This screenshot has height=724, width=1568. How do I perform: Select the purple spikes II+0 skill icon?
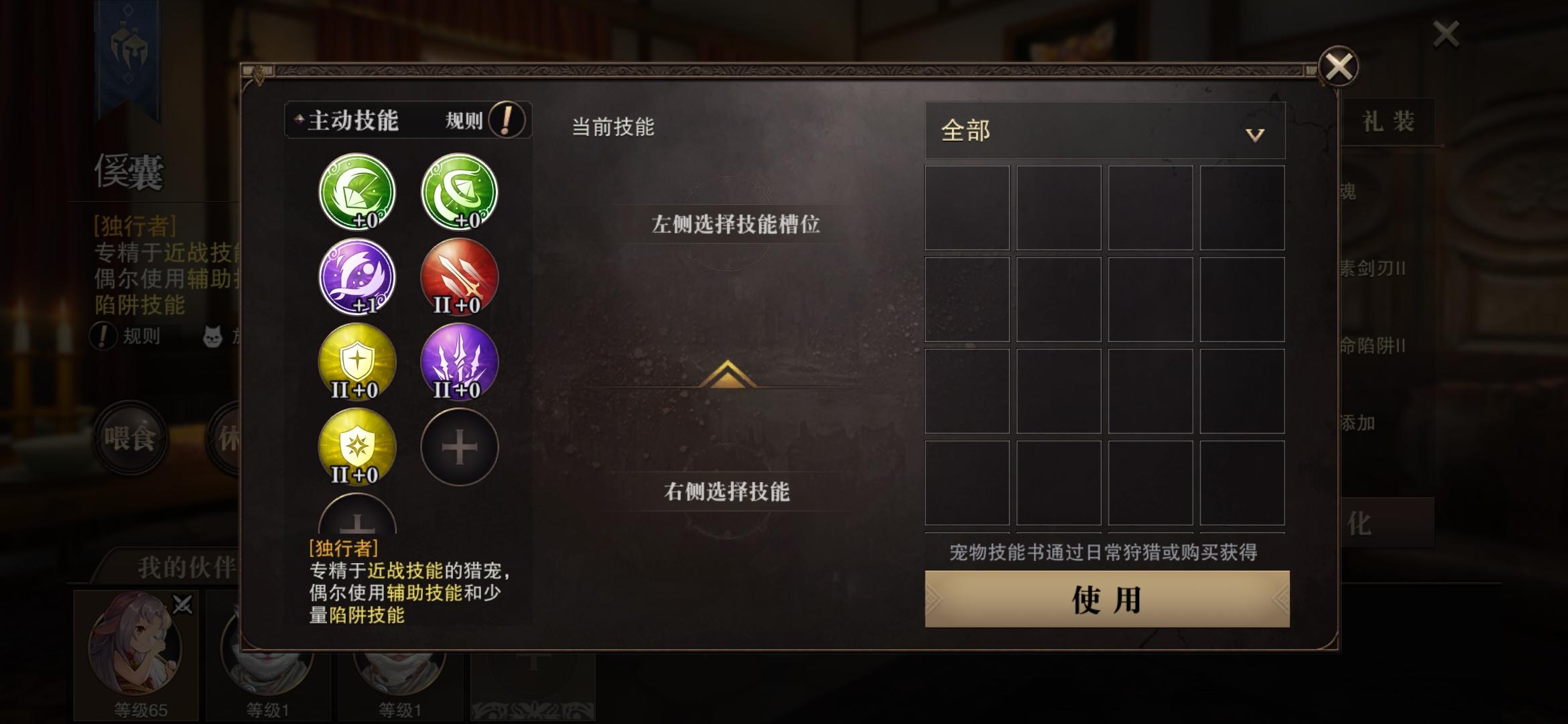pyautogui.click(x=459, y=362)
